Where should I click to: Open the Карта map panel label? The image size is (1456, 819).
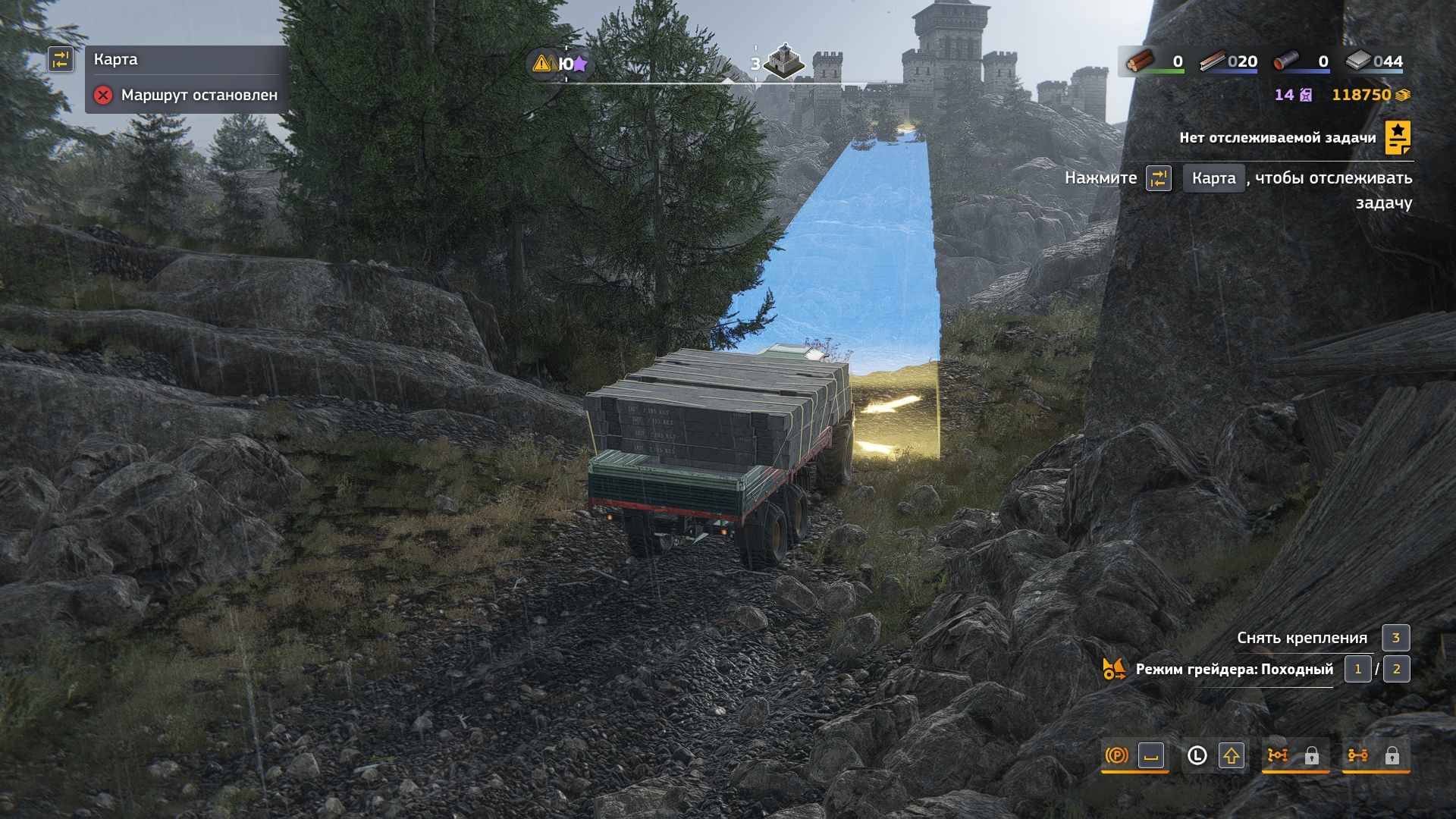pyautogui.click(x=116, y=59)
